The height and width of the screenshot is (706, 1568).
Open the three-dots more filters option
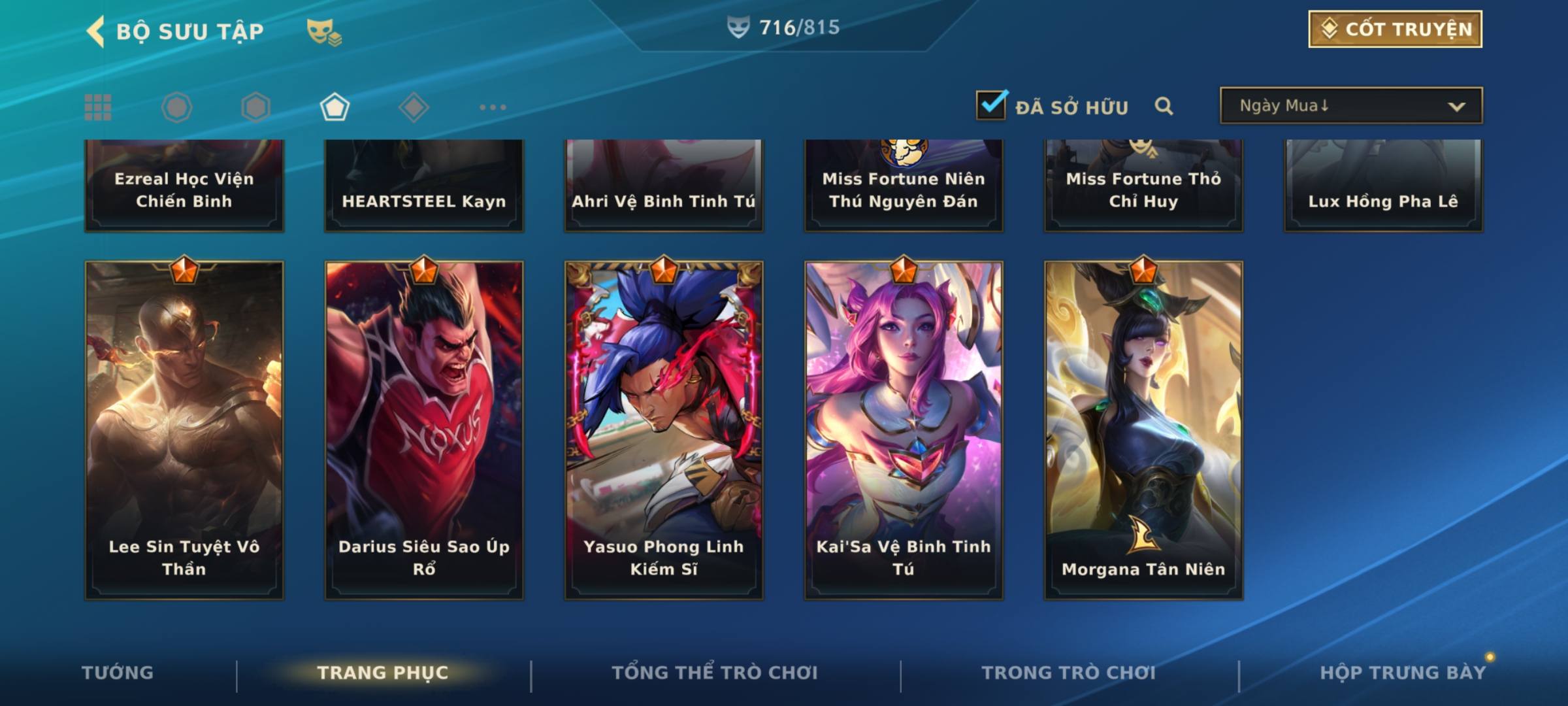coord(493,107)
